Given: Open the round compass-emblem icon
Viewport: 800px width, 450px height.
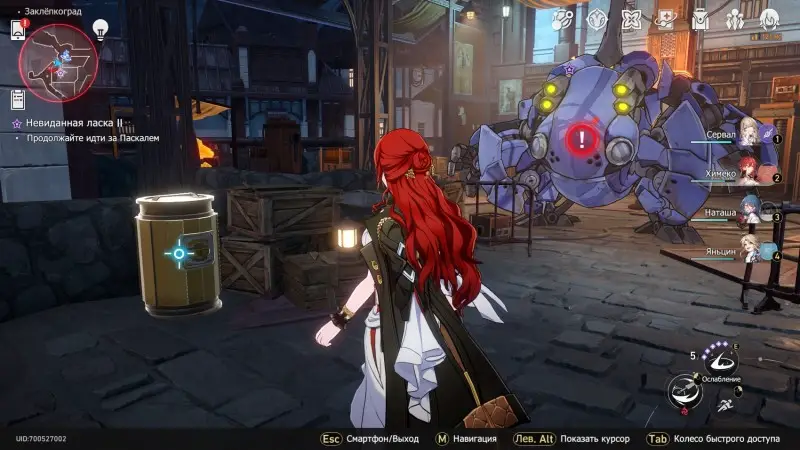Looking at the screenshot, I should click(598, 18).
